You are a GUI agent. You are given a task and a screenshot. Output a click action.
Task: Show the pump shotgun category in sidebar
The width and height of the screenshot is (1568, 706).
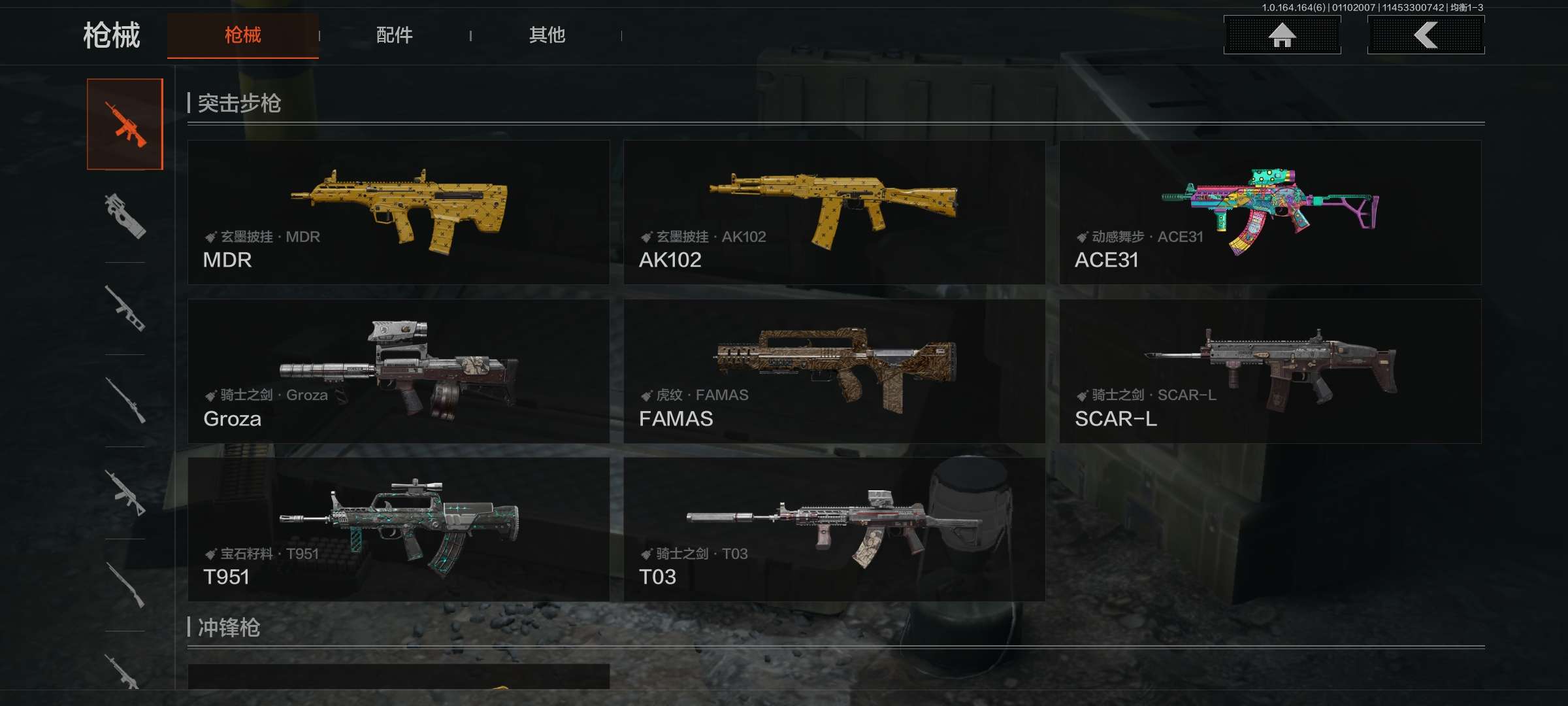coord(125,585)
